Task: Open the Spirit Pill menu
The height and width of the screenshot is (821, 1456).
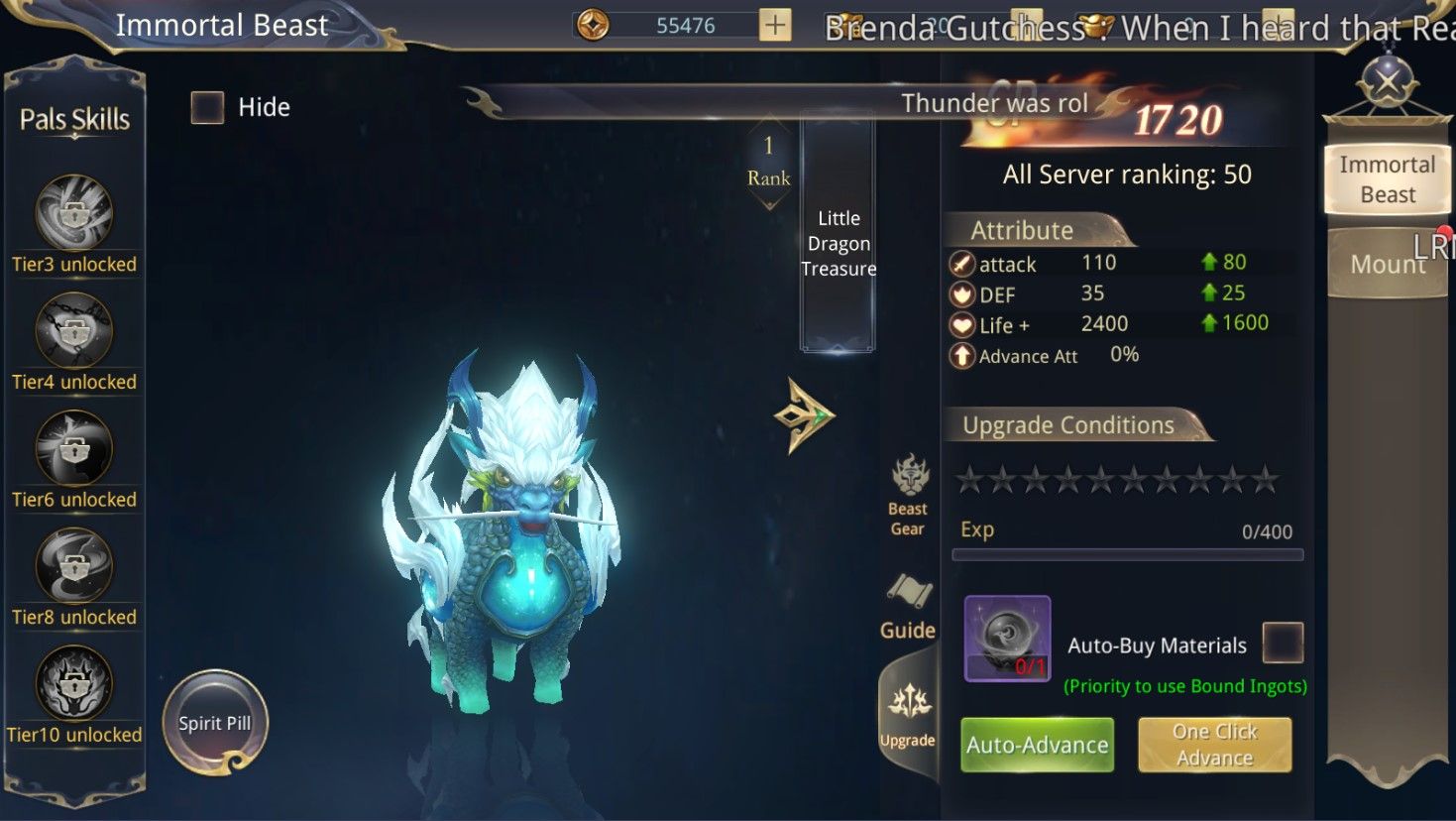Action: coord(215,723)
